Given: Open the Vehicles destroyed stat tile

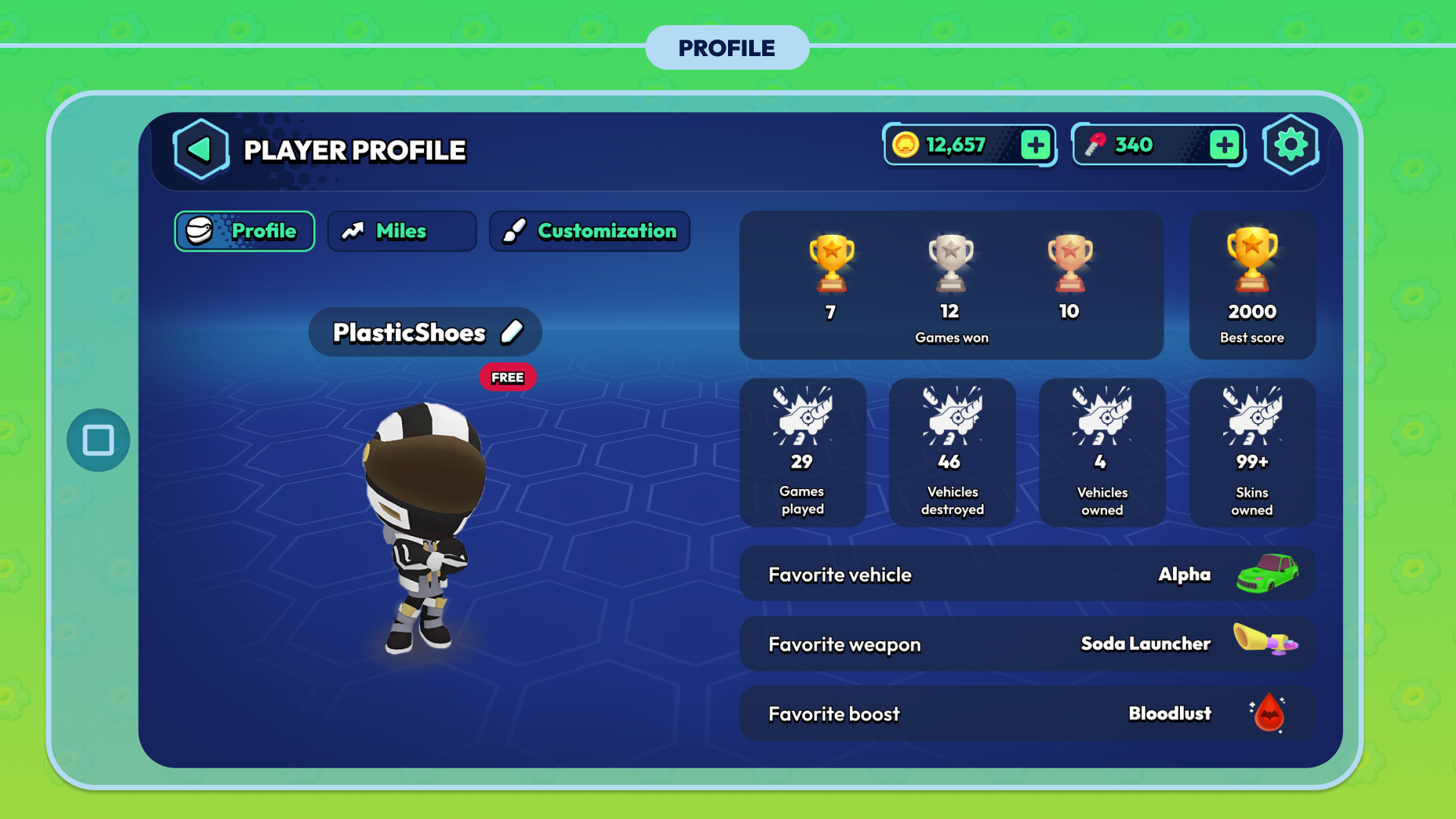Looking at the screenshot, I should pyautogui.click(x=952, y=453).
